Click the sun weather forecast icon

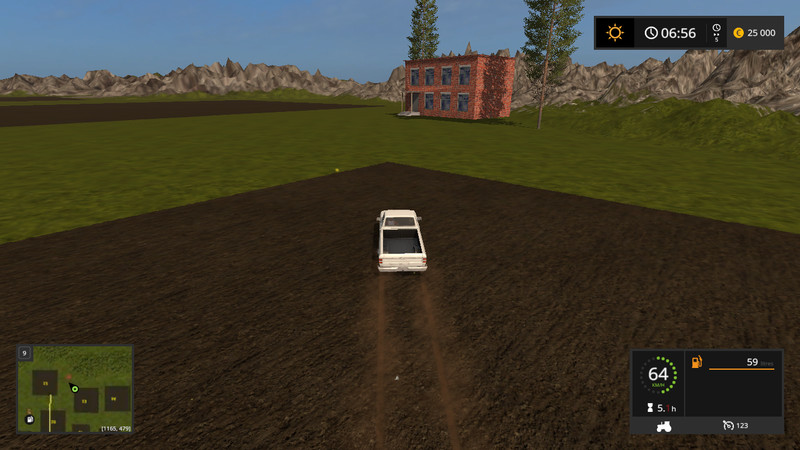pyautogui.click(x=614, y=33)
